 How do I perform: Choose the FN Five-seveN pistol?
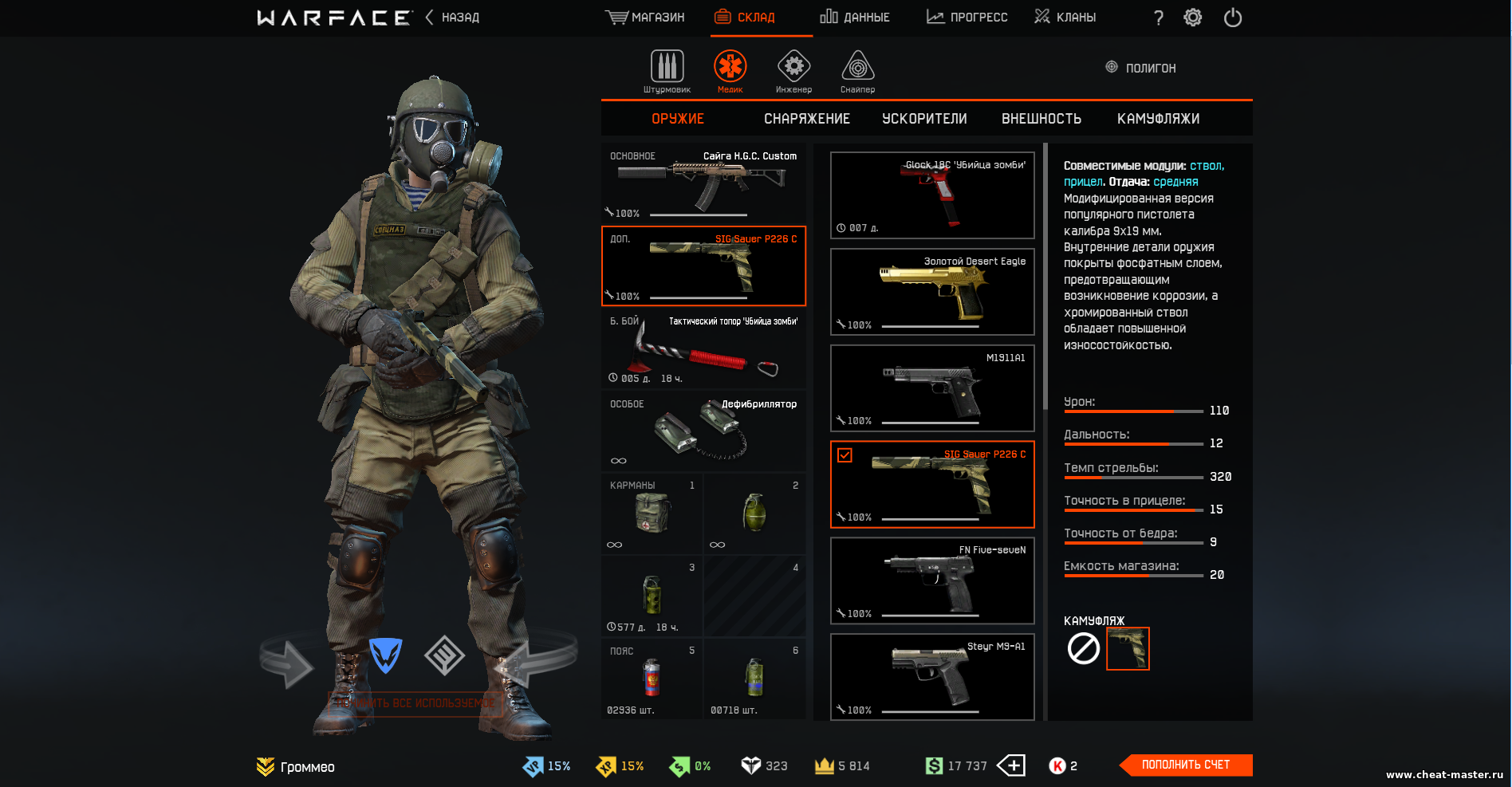point(932,580)
